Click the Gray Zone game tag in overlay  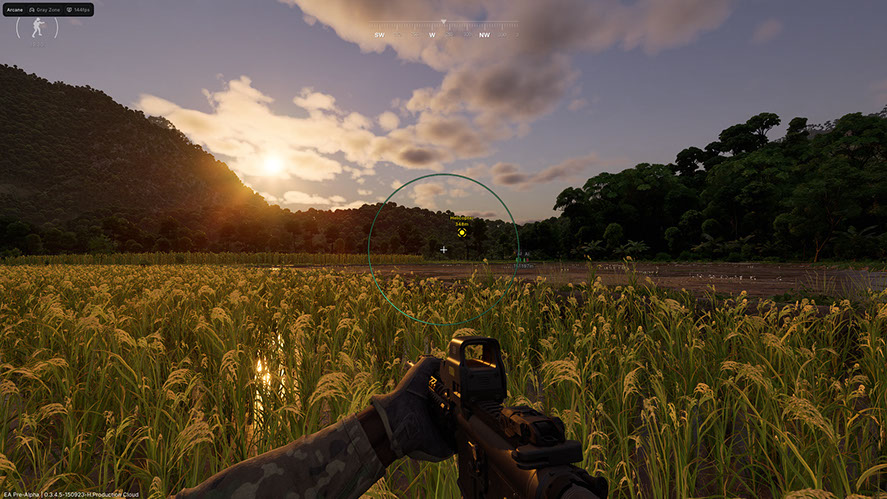click(47, 9)
